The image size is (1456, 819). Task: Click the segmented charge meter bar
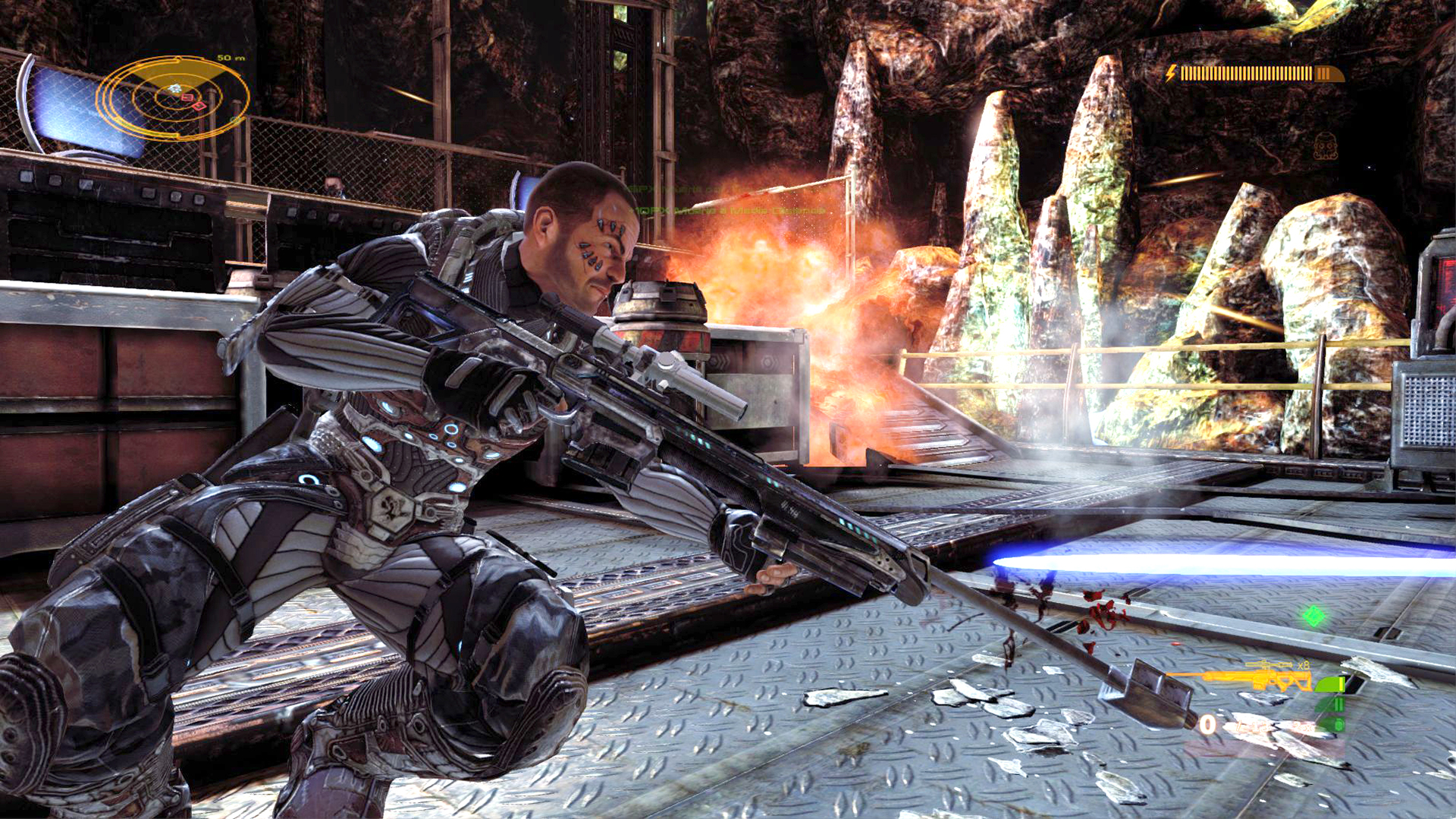[x=1245, y=74]
